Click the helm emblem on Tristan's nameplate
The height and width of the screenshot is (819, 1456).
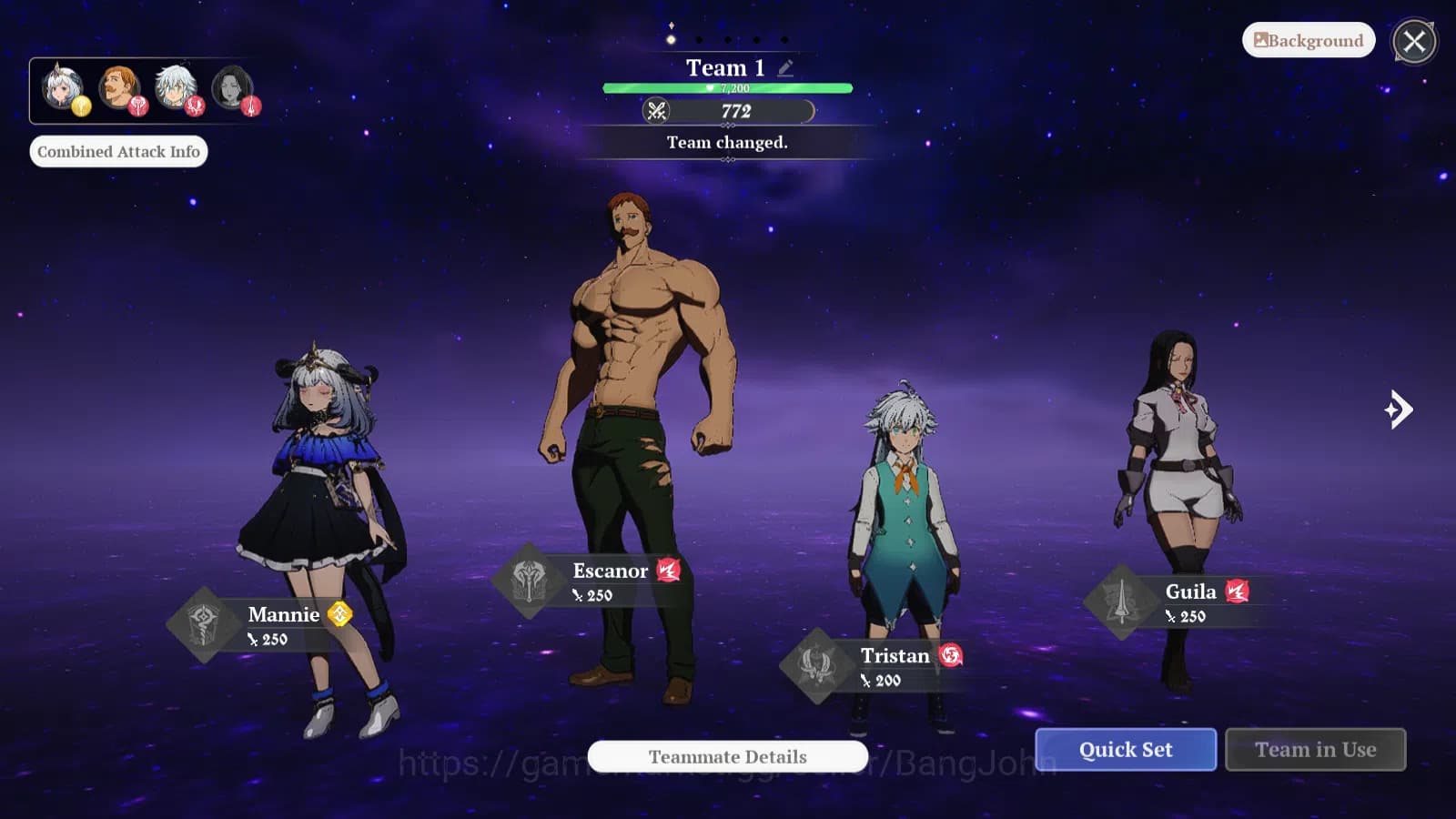click(817, 664)
